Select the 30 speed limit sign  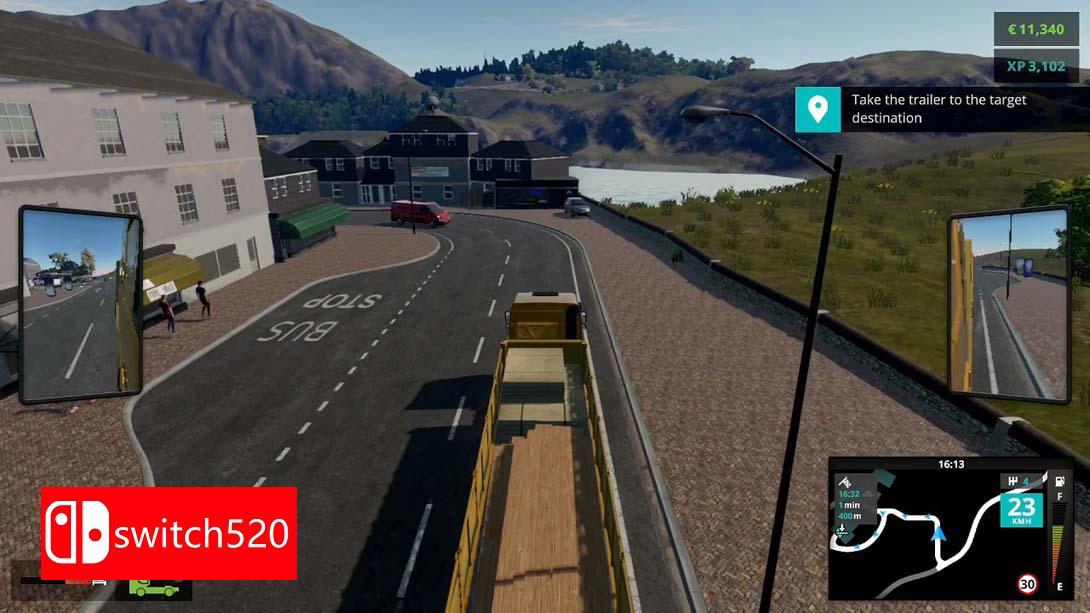(1027, 584)
